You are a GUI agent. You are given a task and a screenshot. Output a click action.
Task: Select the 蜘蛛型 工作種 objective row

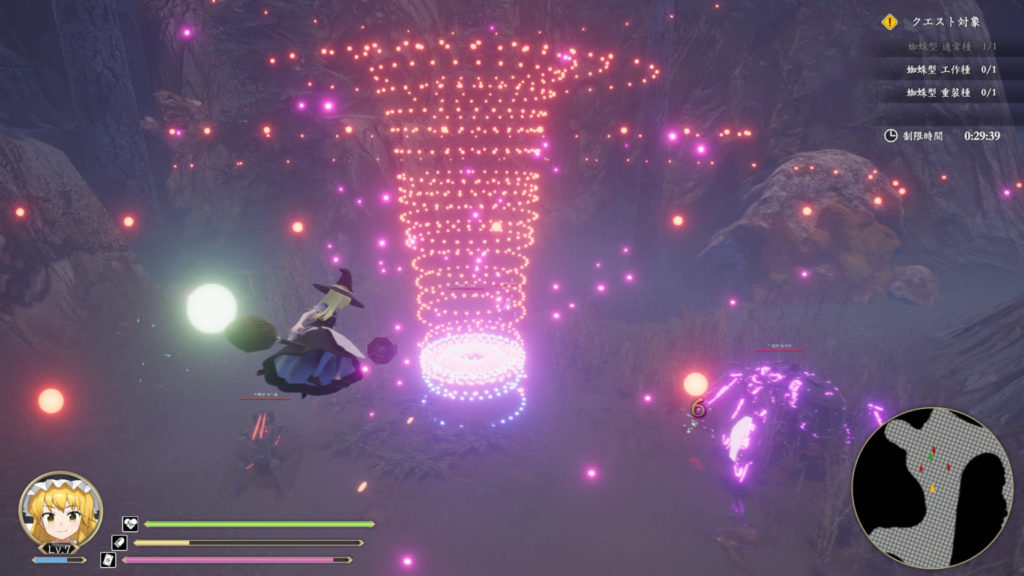(951, 69)
